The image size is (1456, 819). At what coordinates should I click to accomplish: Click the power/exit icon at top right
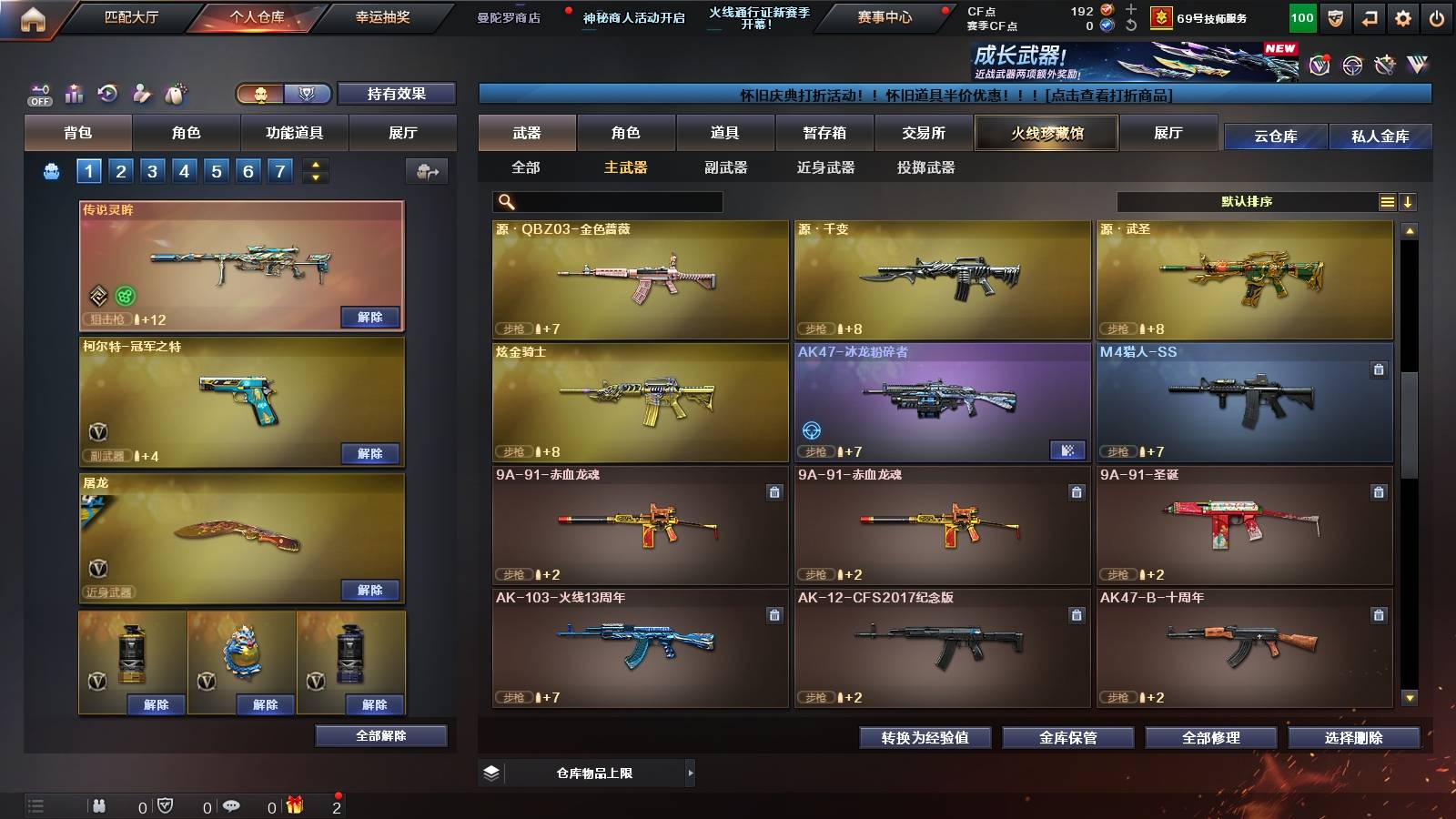[x=1438, y=18]
